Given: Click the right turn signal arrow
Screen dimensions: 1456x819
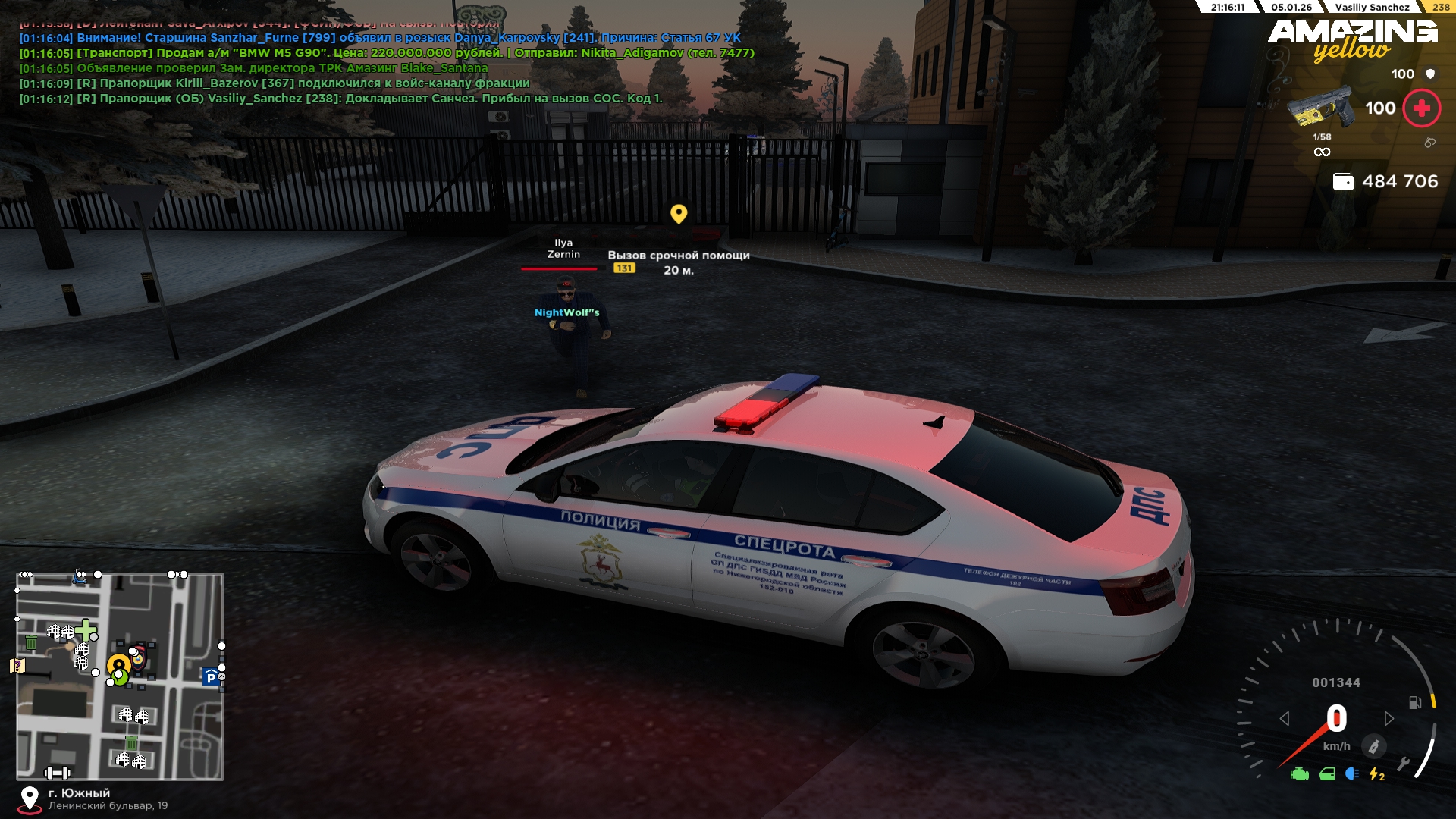Looking at the screenshot, I should click(x=1389, y=718).
